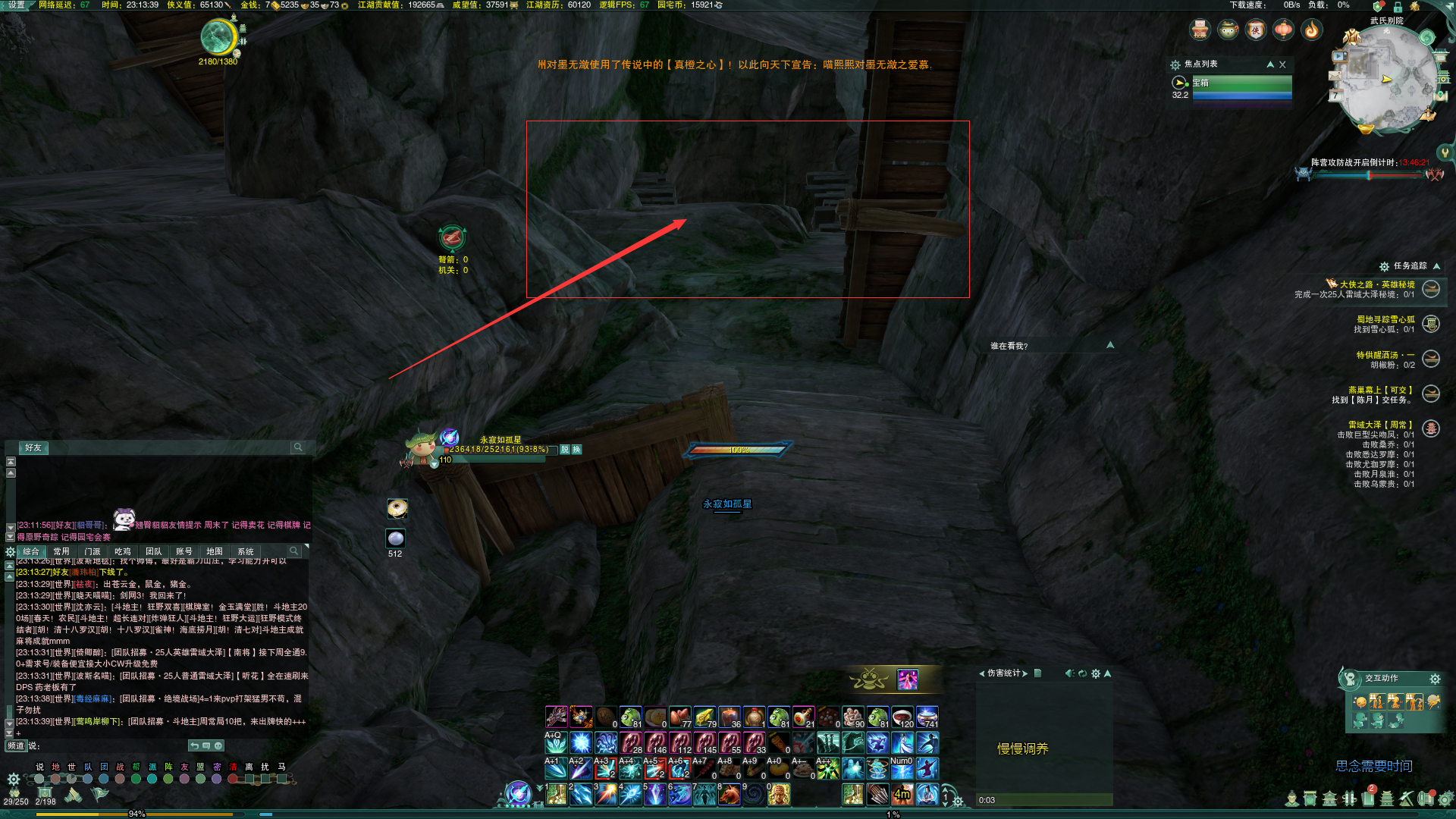Viewport: 1456px width, 819px height.
Task: Open the 投票 vote icon
Action: (x=1200, y=30)
